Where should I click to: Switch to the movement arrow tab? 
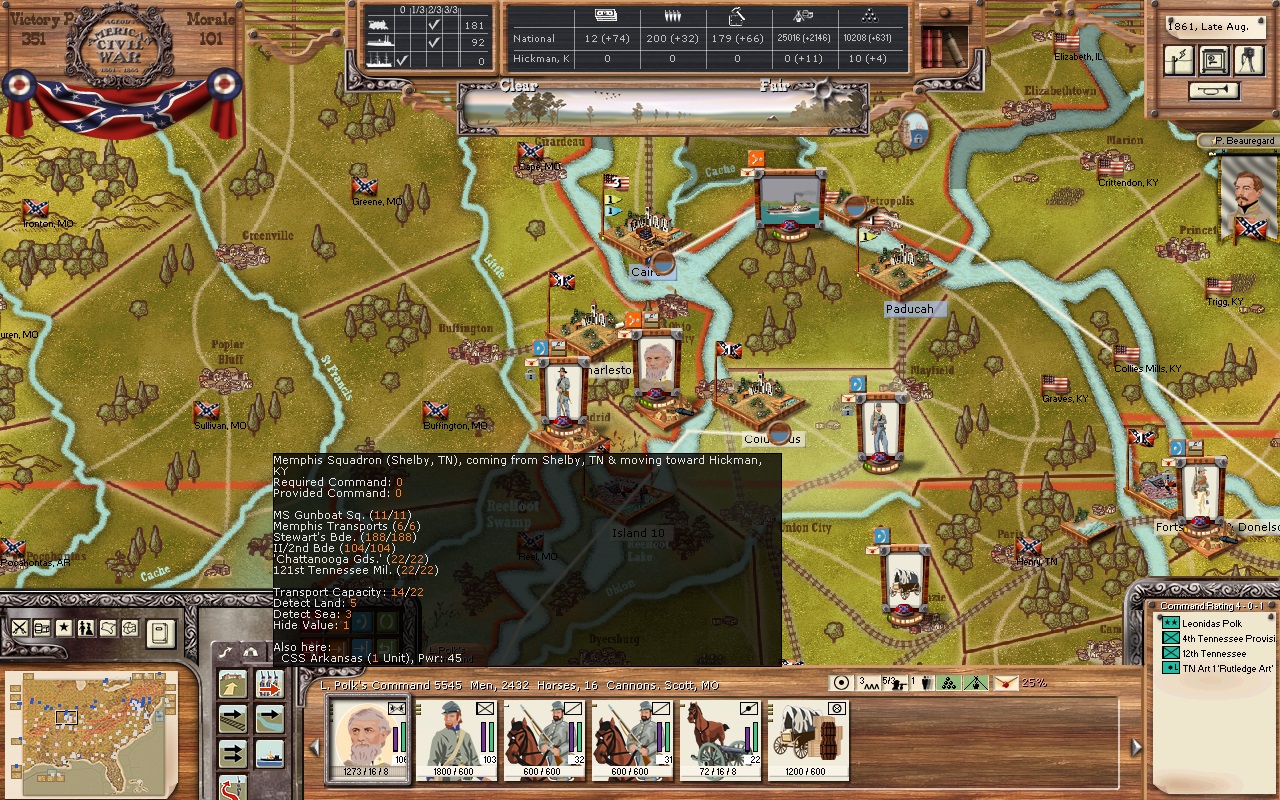coord(225,652)
